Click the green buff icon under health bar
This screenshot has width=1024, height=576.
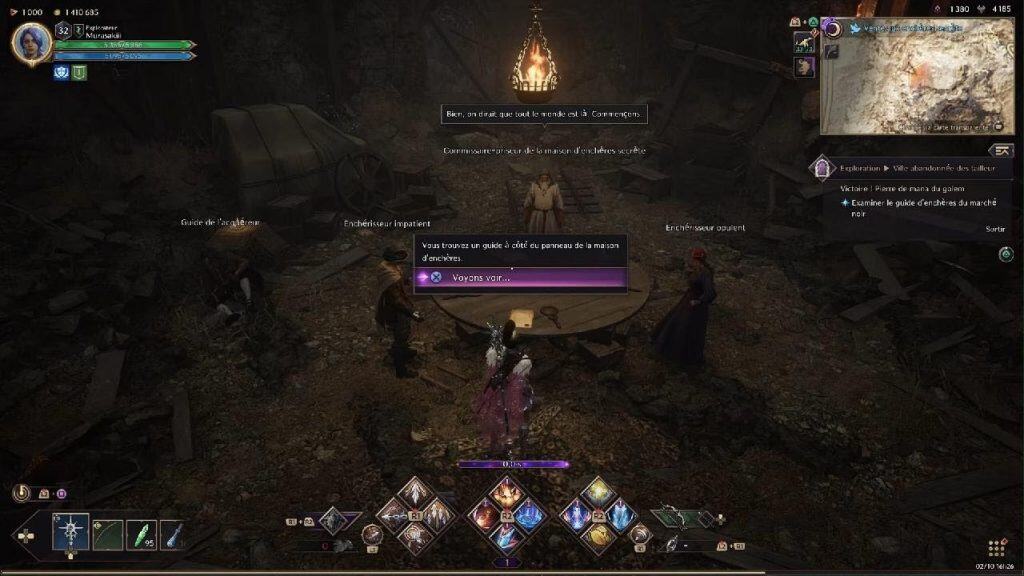[x=79, y=72]
